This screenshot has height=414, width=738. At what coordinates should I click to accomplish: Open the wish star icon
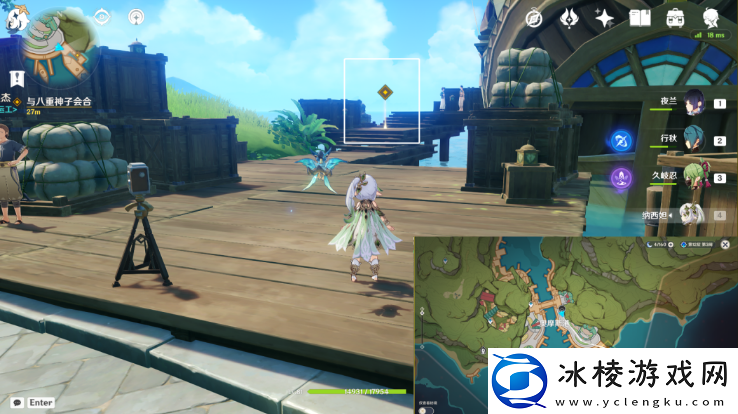point(605,18)
